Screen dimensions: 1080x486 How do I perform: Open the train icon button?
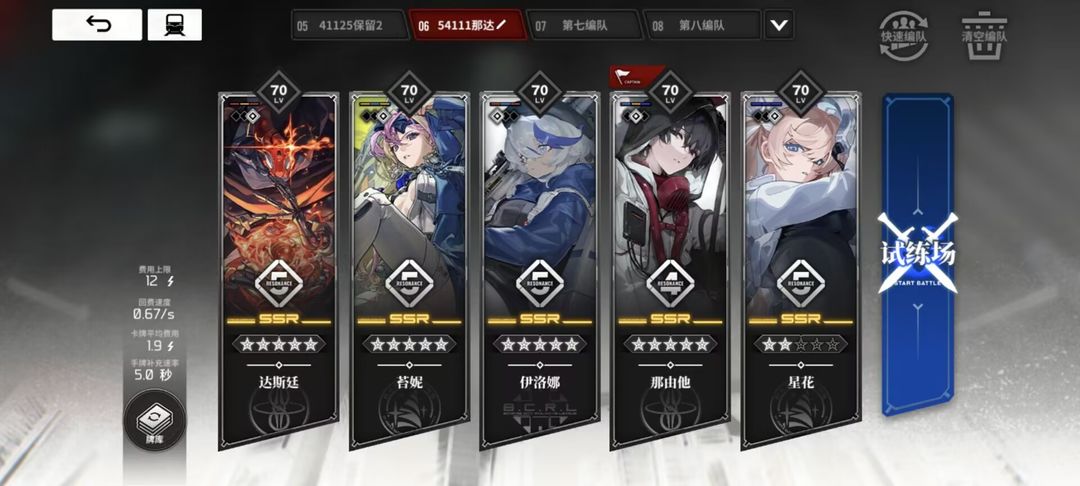pyautogui.click(x=174, y=25)
